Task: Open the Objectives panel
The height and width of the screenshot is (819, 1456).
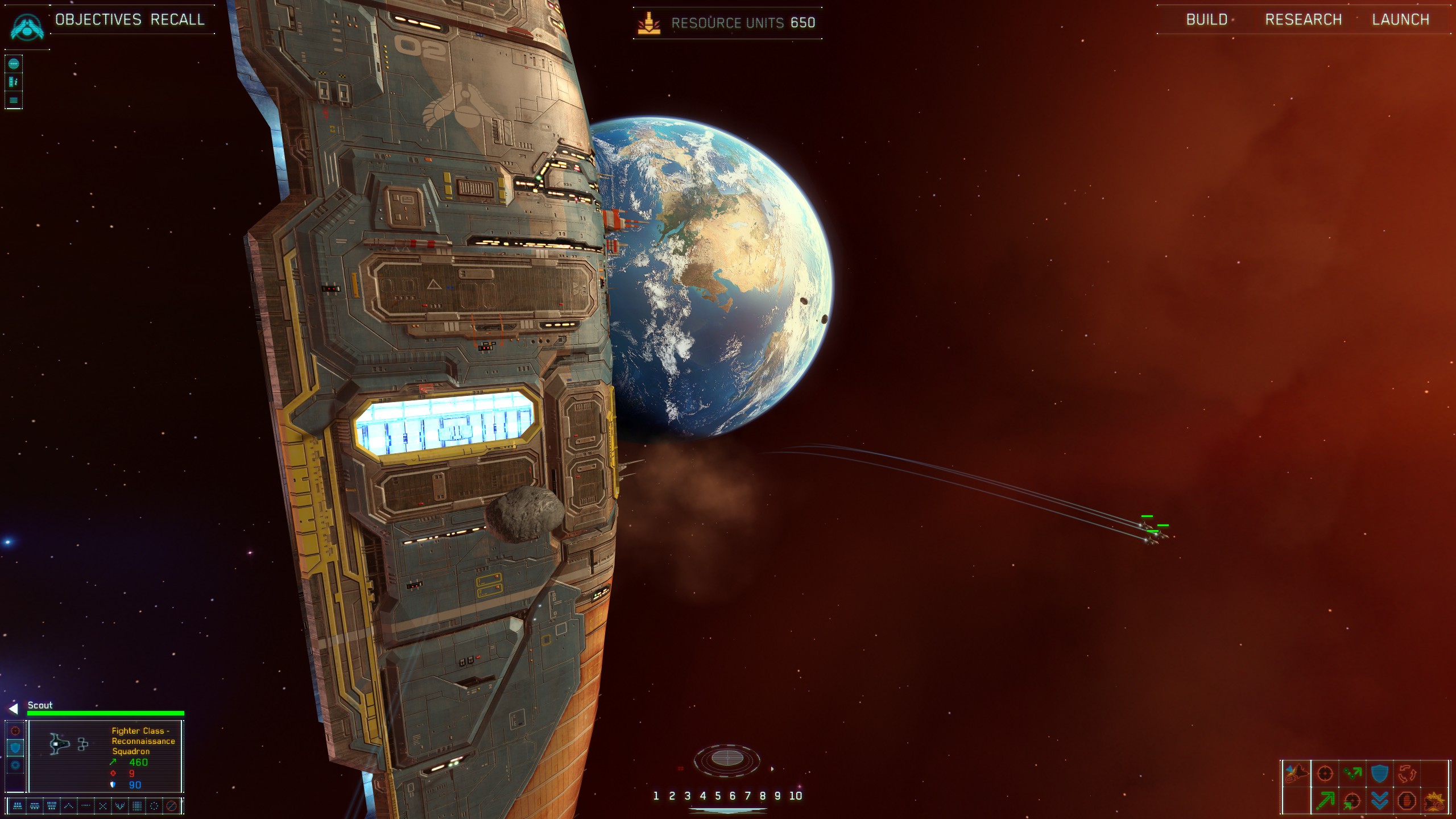Action: tap(98, 20)
